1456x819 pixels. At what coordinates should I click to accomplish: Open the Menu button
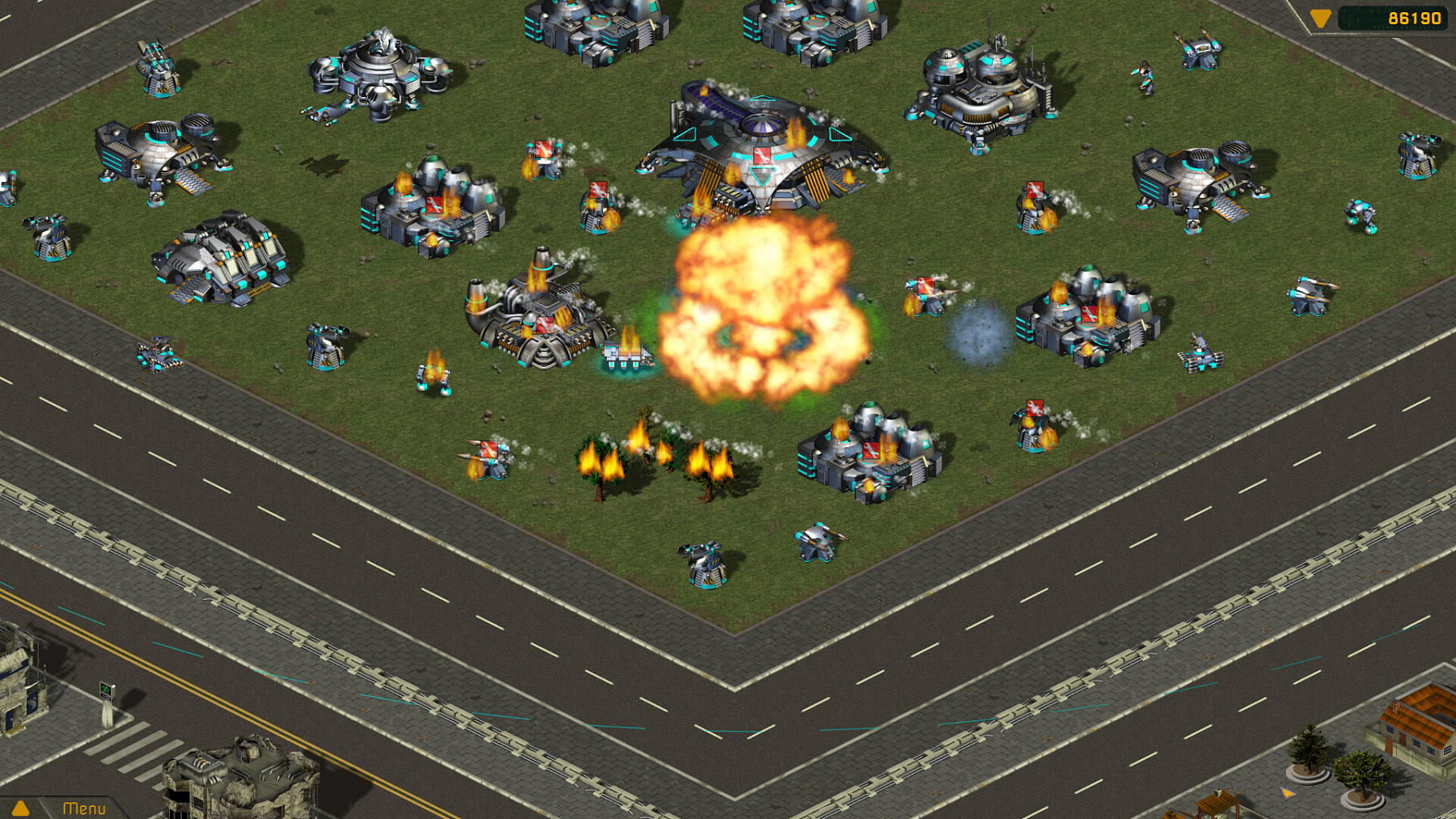[x=84, y=808]
